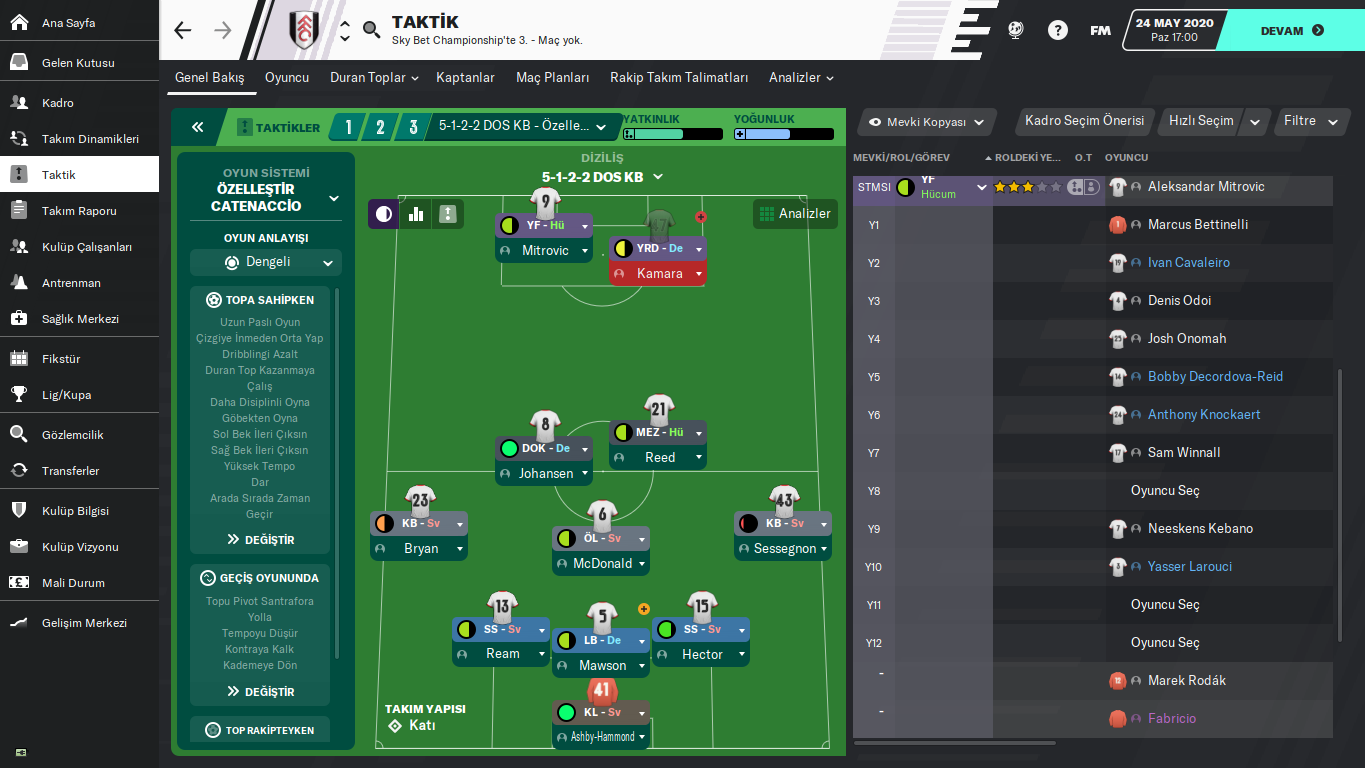Open Kadro Seçim Önerisi
The width and height of the screenshot is (1365, 768).
tap(1084, 121)
